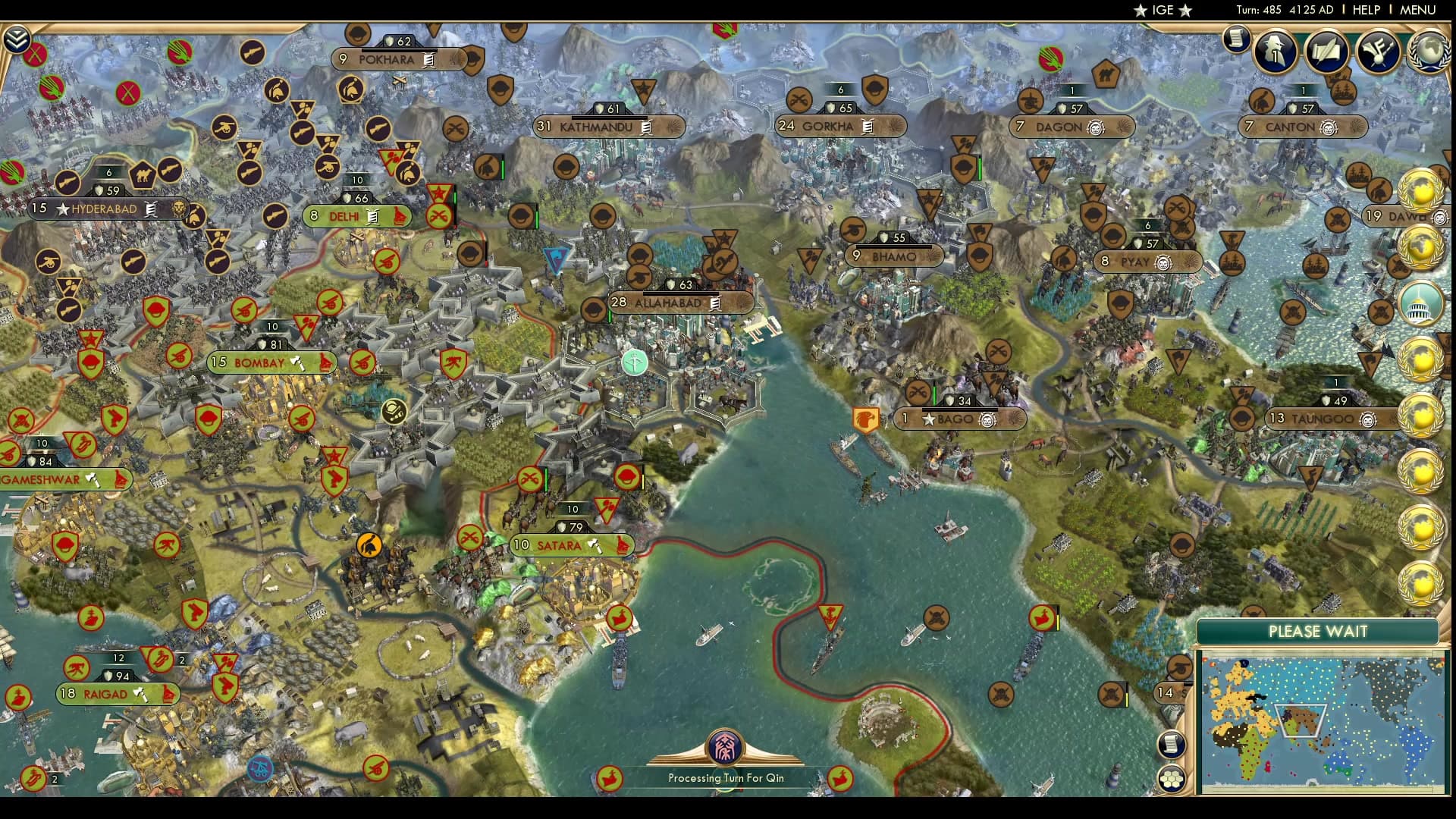Open HELP from the top bar
The height and width of the screenshot is (819, 1456).
[x=1365, y=10]
